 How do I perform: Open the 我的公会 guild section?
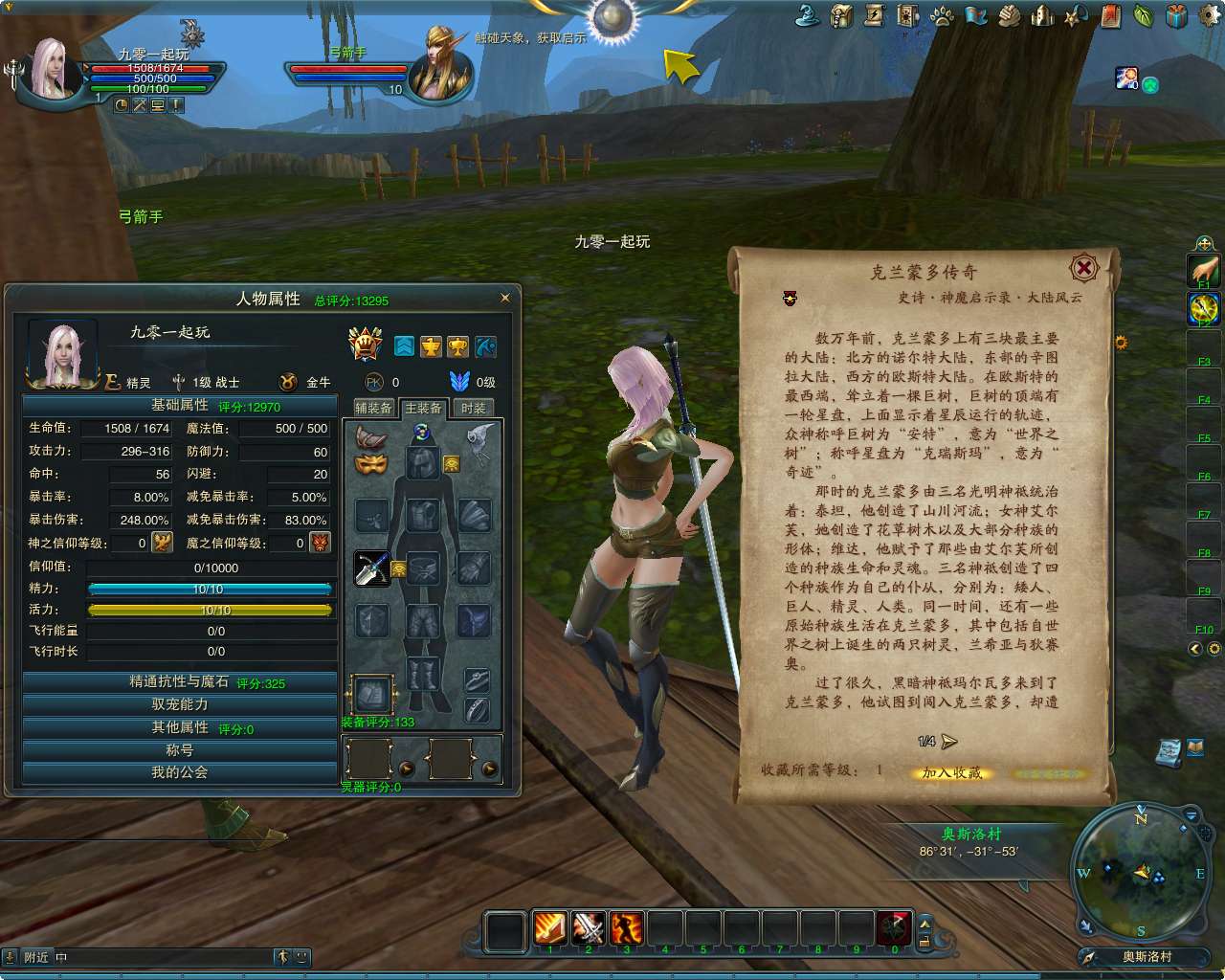click(178, 772)
